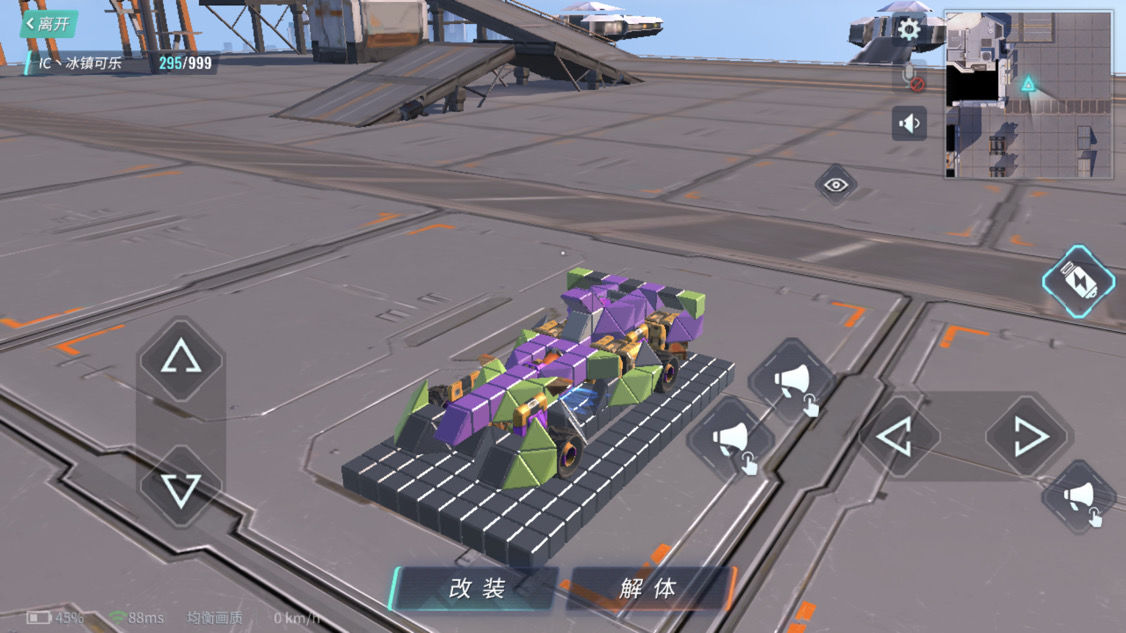Choose 解体 to dismantle the vehicle

point(648,588)
